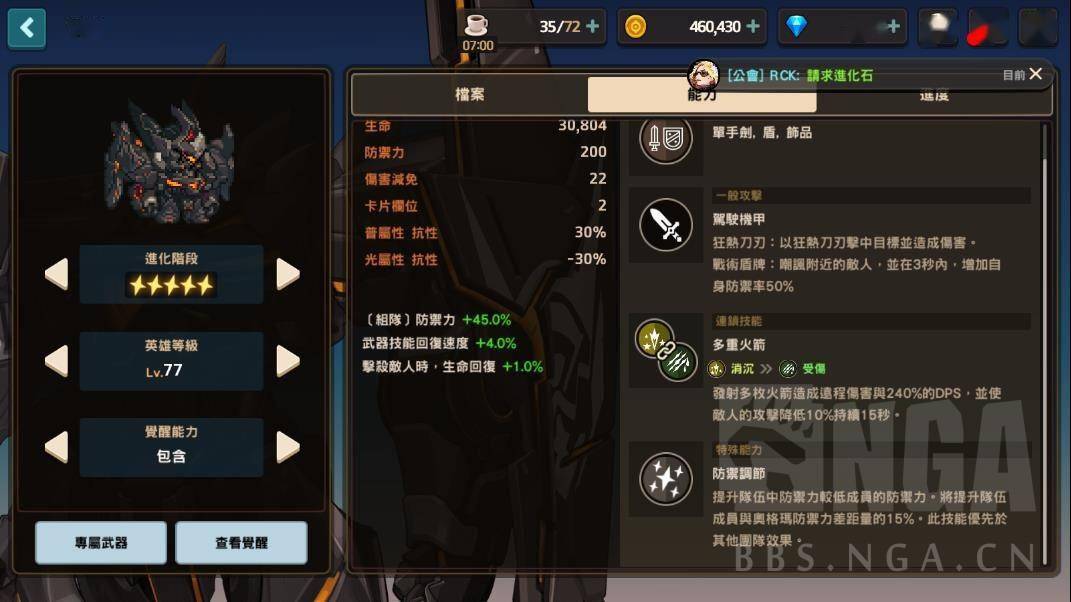Close the guild chat notification banner
This screenshot has width=1071, height=602.
click(x=1036, y=74)
